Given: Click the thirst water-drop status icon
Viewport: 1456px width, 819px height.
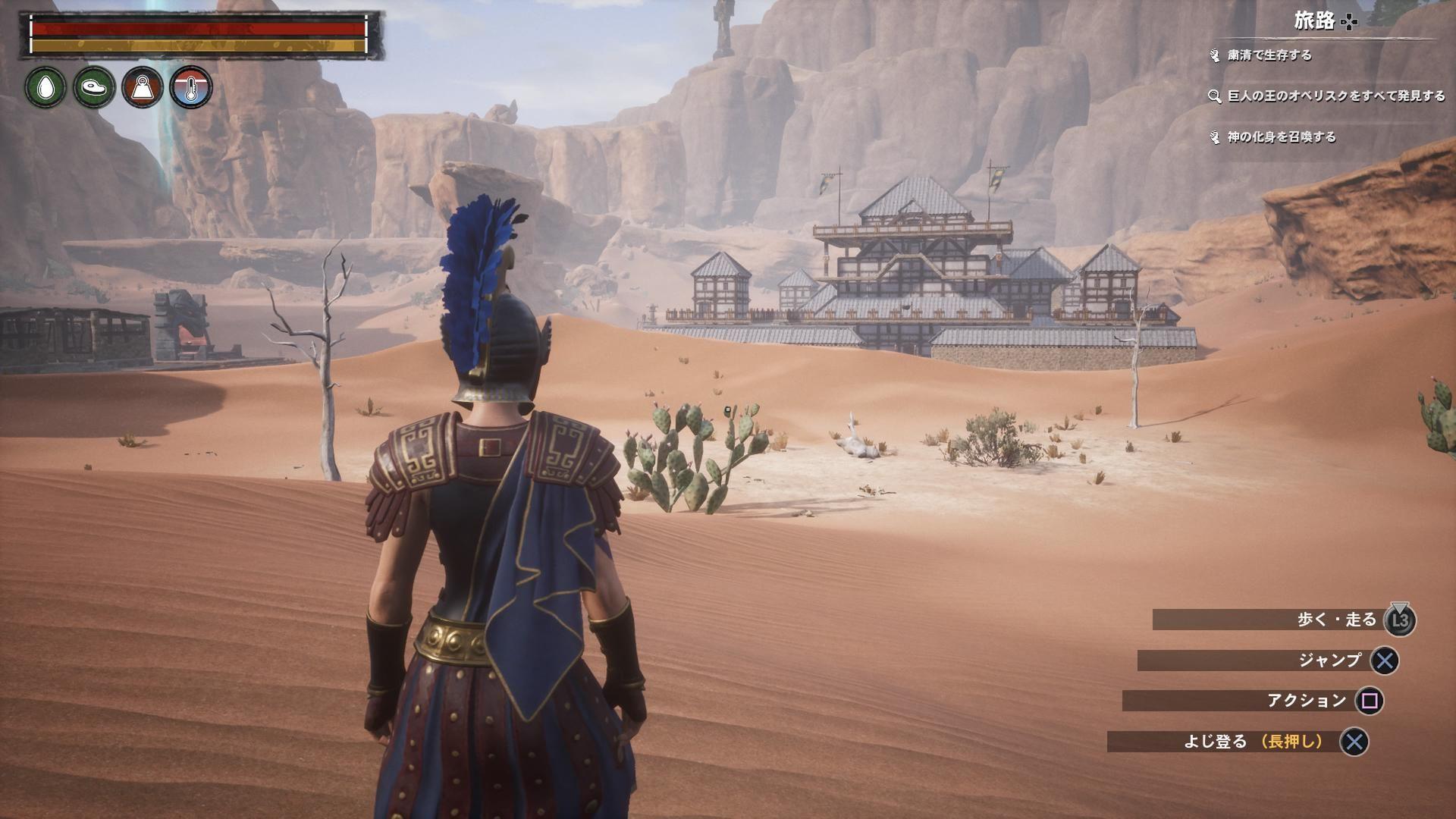Looking at the screenshot, I should (46, 87).
